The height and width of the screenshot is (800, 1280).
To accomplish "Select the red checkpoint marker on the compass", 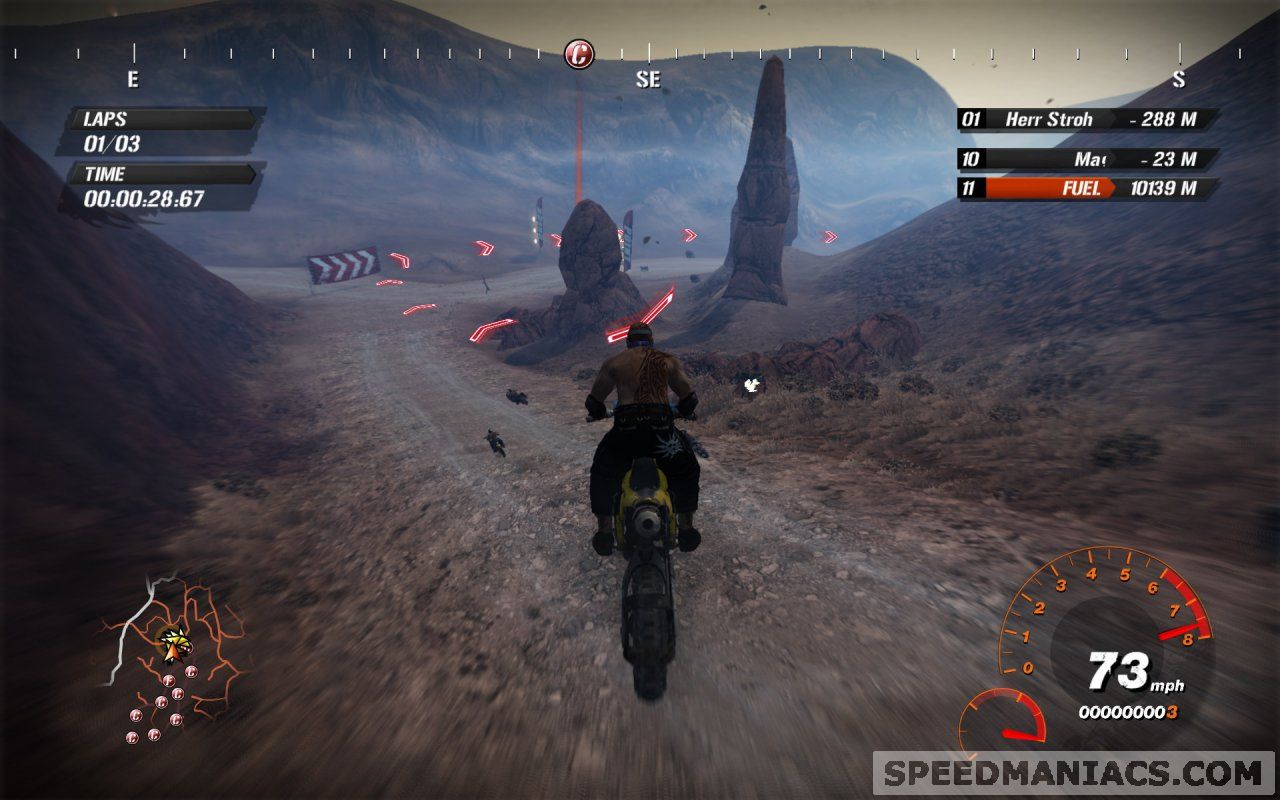I will click(579, 54).
